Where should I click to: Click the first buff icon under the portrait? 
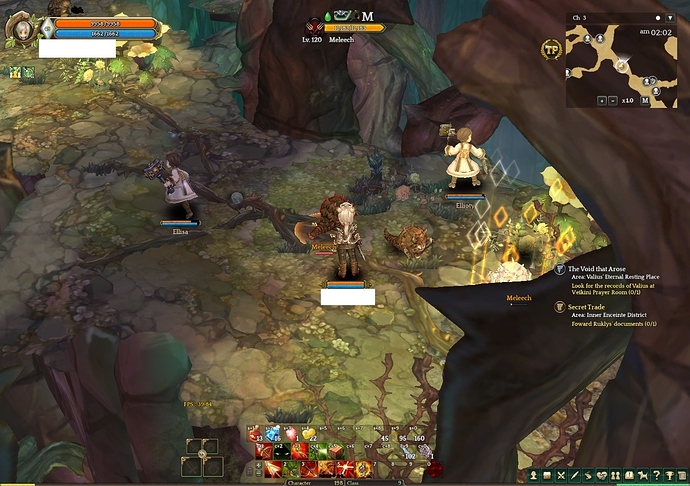pos(15,73)
